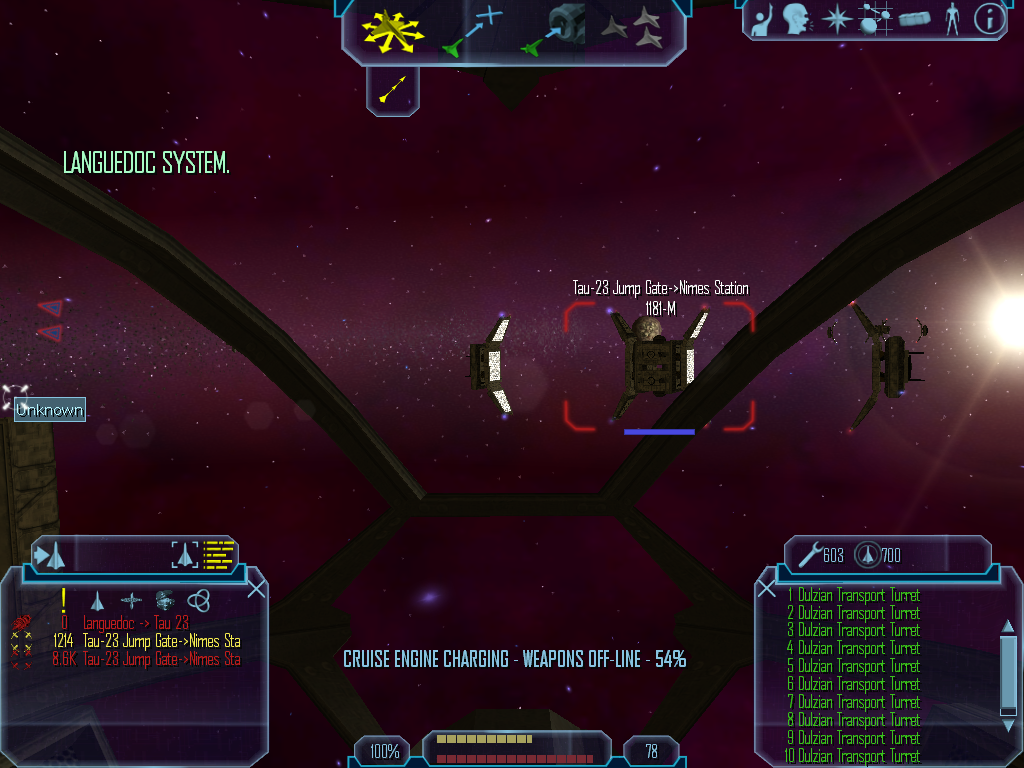
Task: Open the Information 'i' icon
Action: coord(989,19)
